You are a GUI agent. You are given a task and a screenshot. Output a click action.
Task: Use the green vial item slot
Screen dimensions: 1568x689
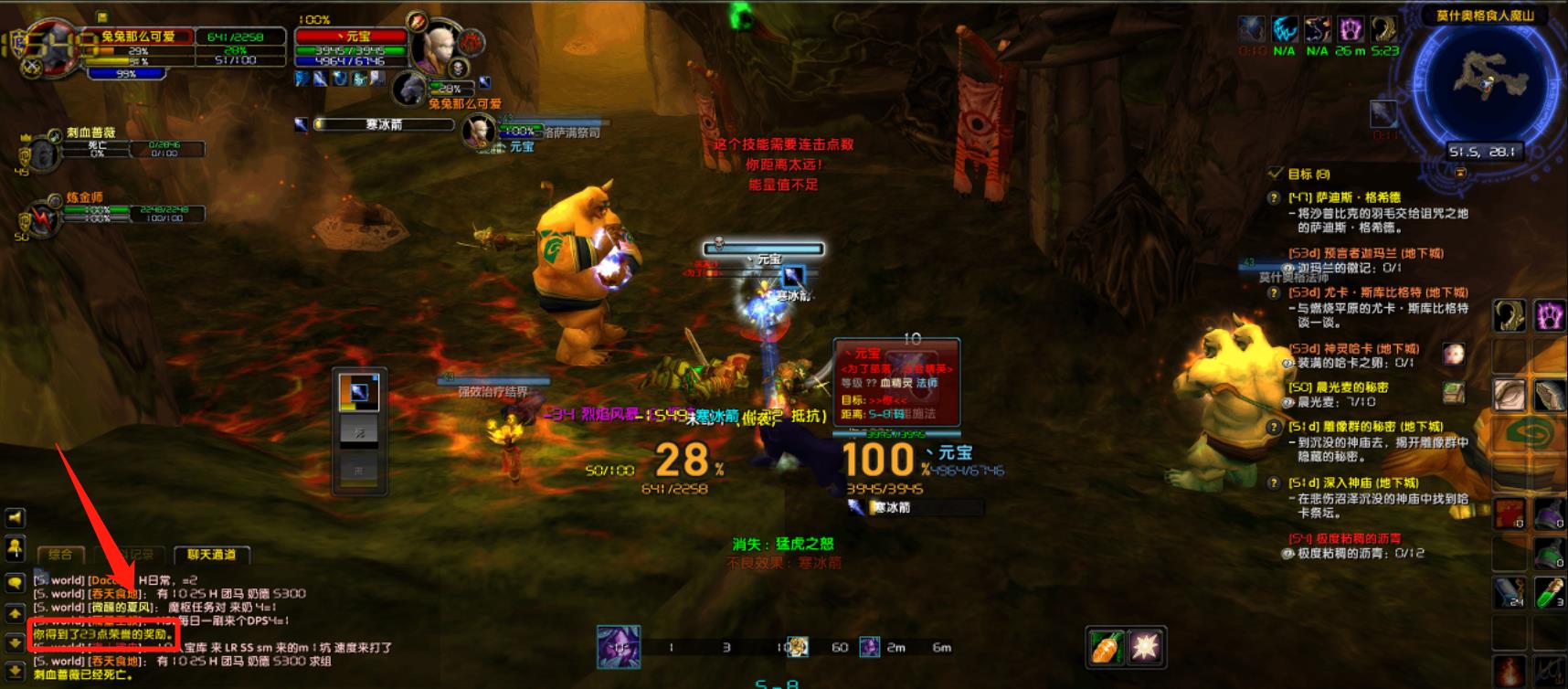point(1549,592)
